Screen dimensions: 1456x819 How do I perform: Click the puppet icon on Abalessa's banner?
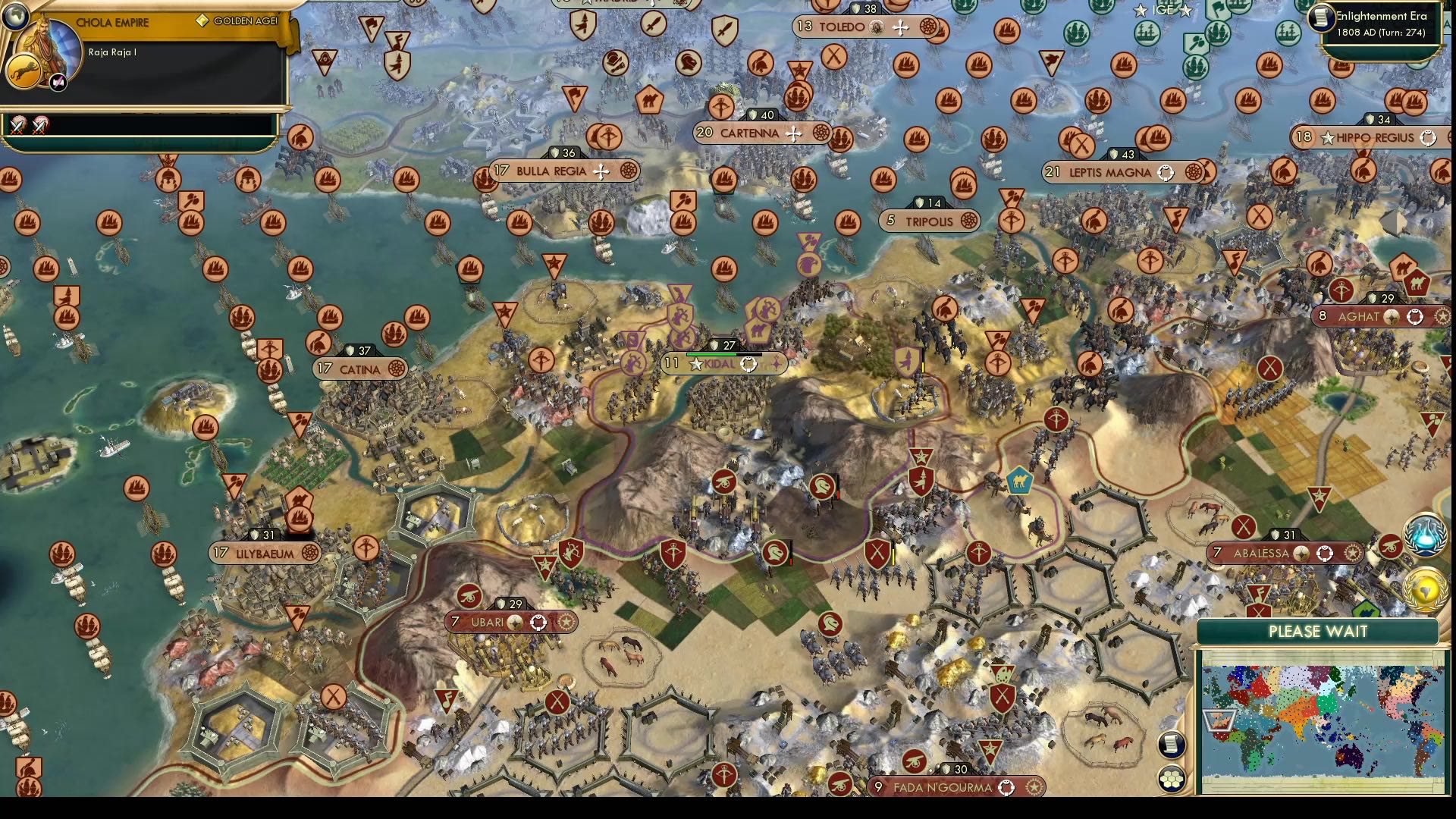[1325, 552]
